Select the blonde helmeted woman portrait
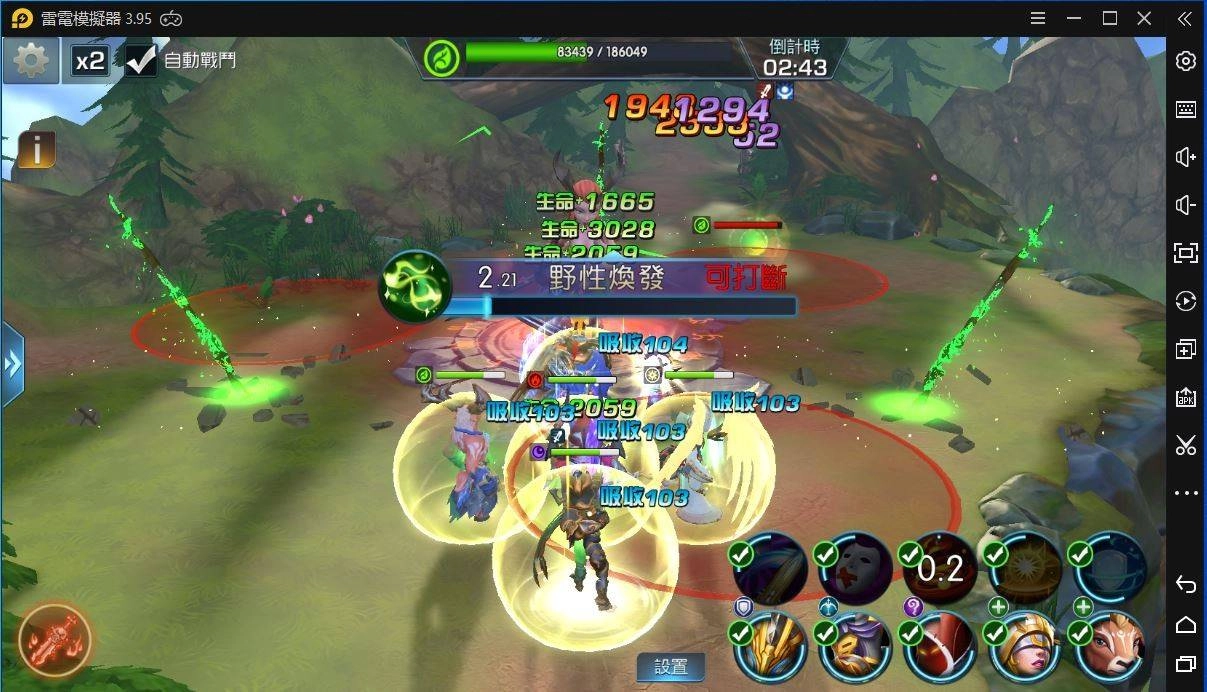Viewport: 1207px width, 692px height. (x=1026, y=645)
